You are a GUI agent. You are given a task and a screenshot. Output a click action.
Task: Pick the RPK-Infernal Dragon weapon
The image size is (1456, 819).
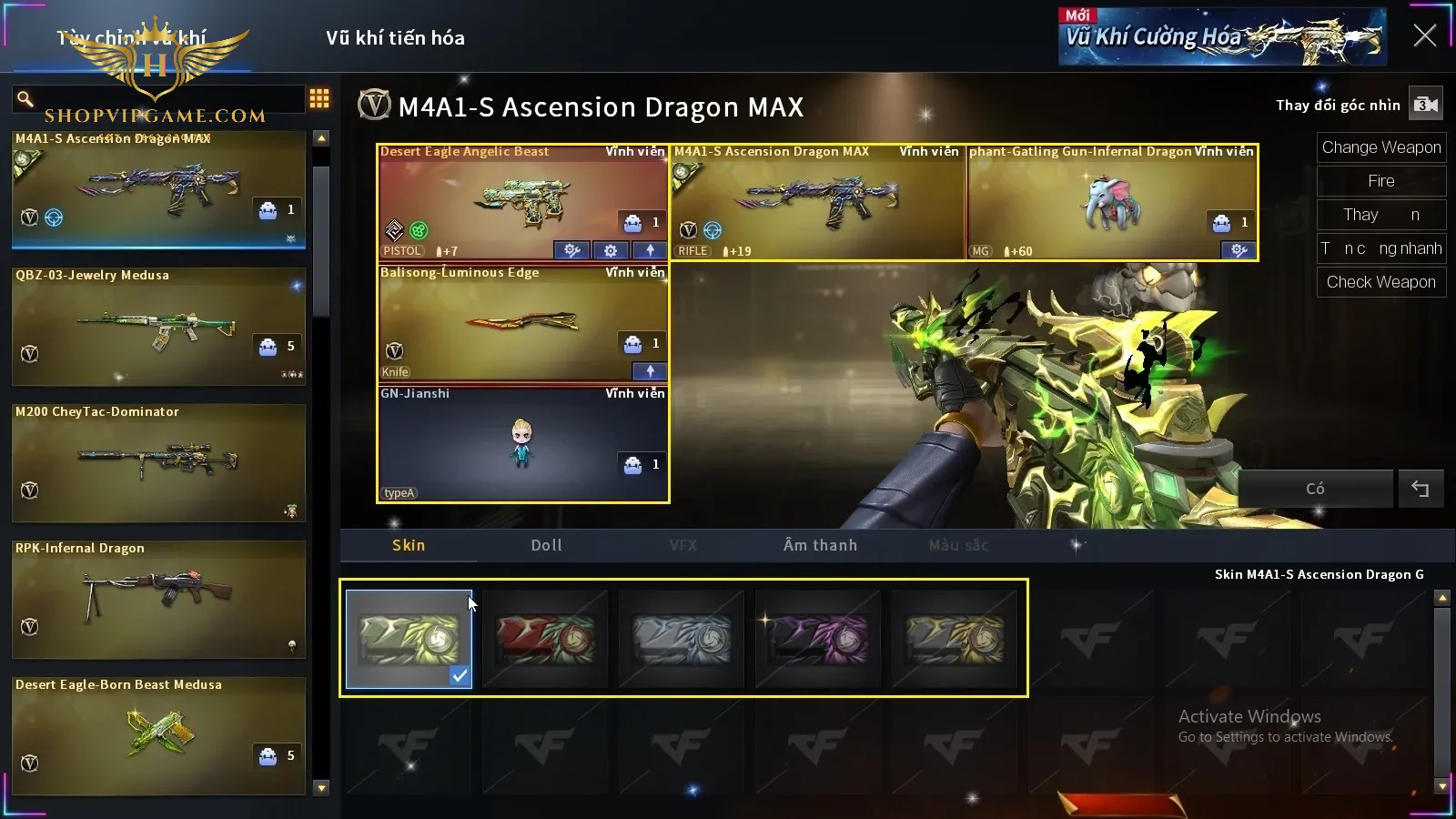158,600
